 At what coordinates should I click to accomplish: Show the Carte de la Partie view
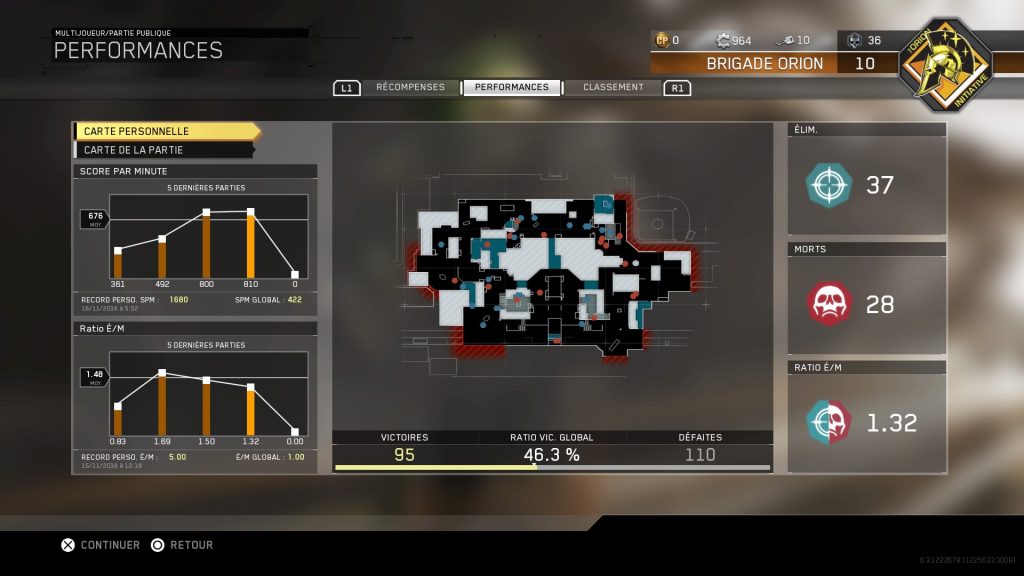coord(163,150)
